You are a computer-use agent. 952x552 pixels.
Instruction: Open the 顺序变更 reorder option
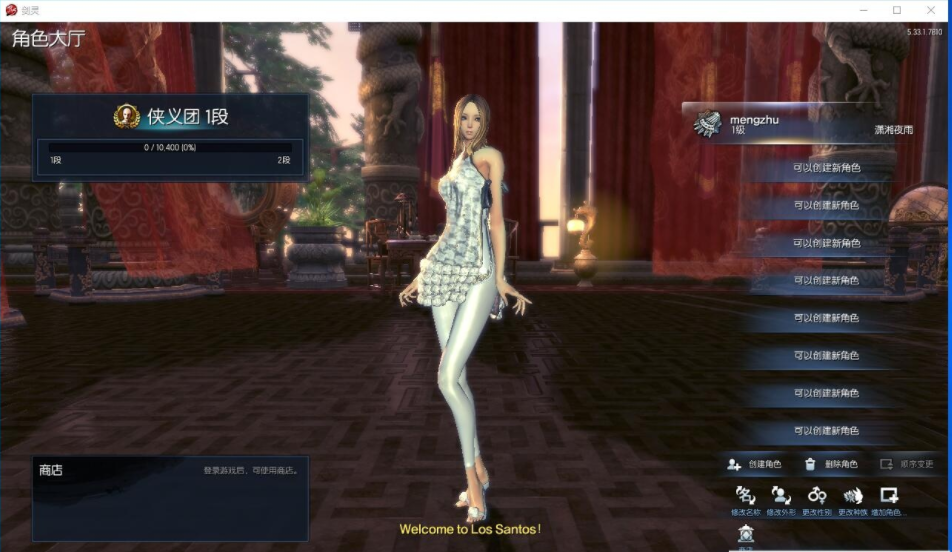pyautogui.click(x=907, y=464)
